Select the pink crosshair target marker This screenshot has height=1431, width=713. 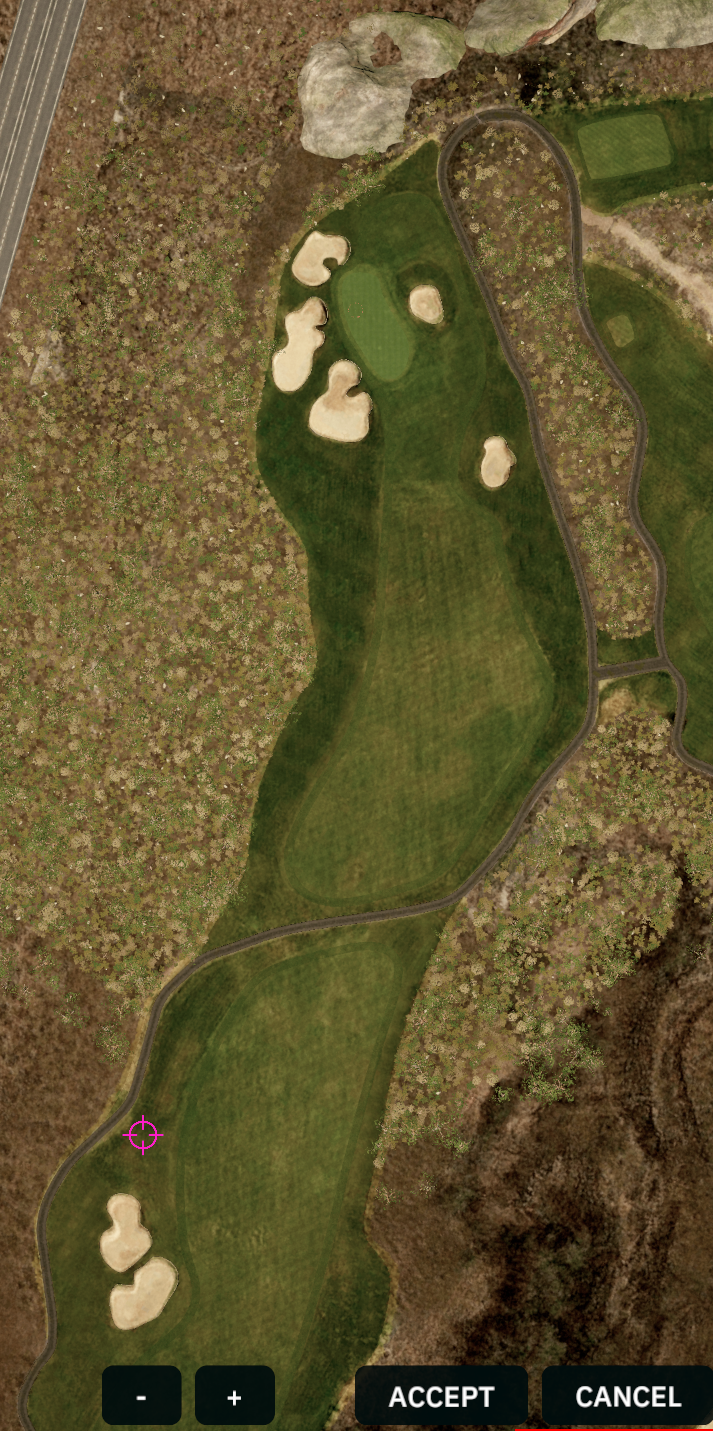143,1135
